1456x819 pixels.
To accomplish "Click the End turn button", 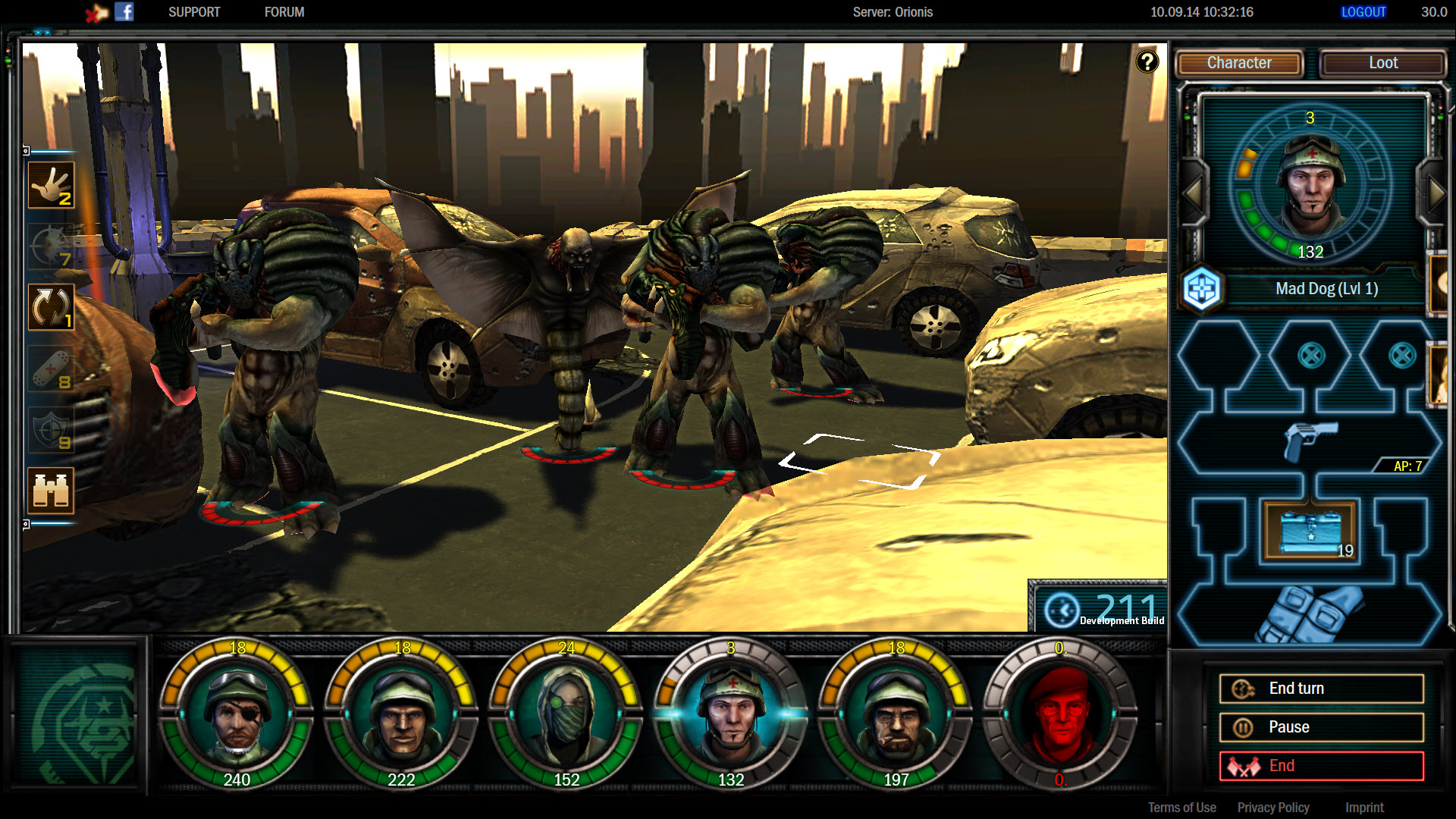I will tap(1321, 688).
